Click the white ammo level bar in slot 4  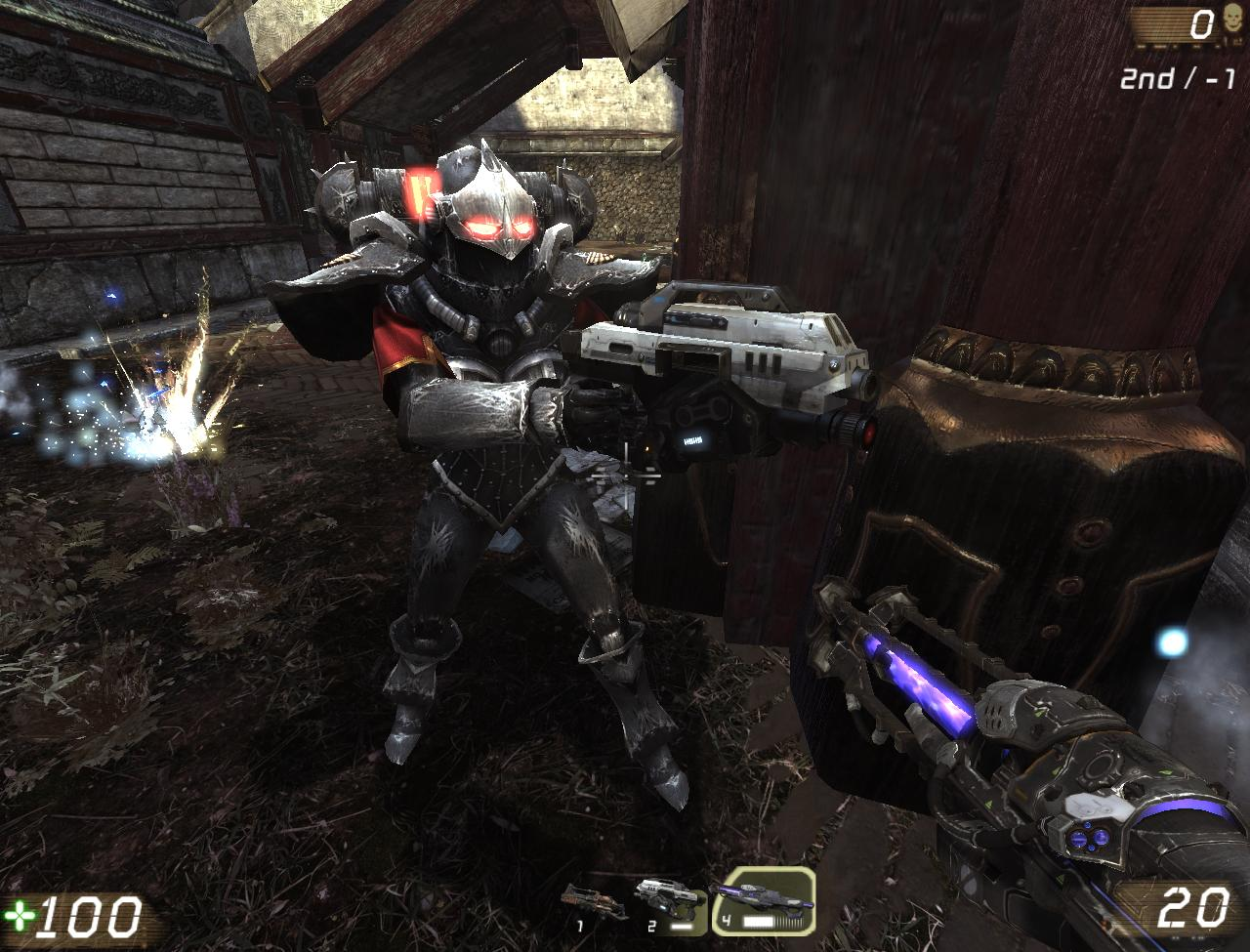(758, 924)
